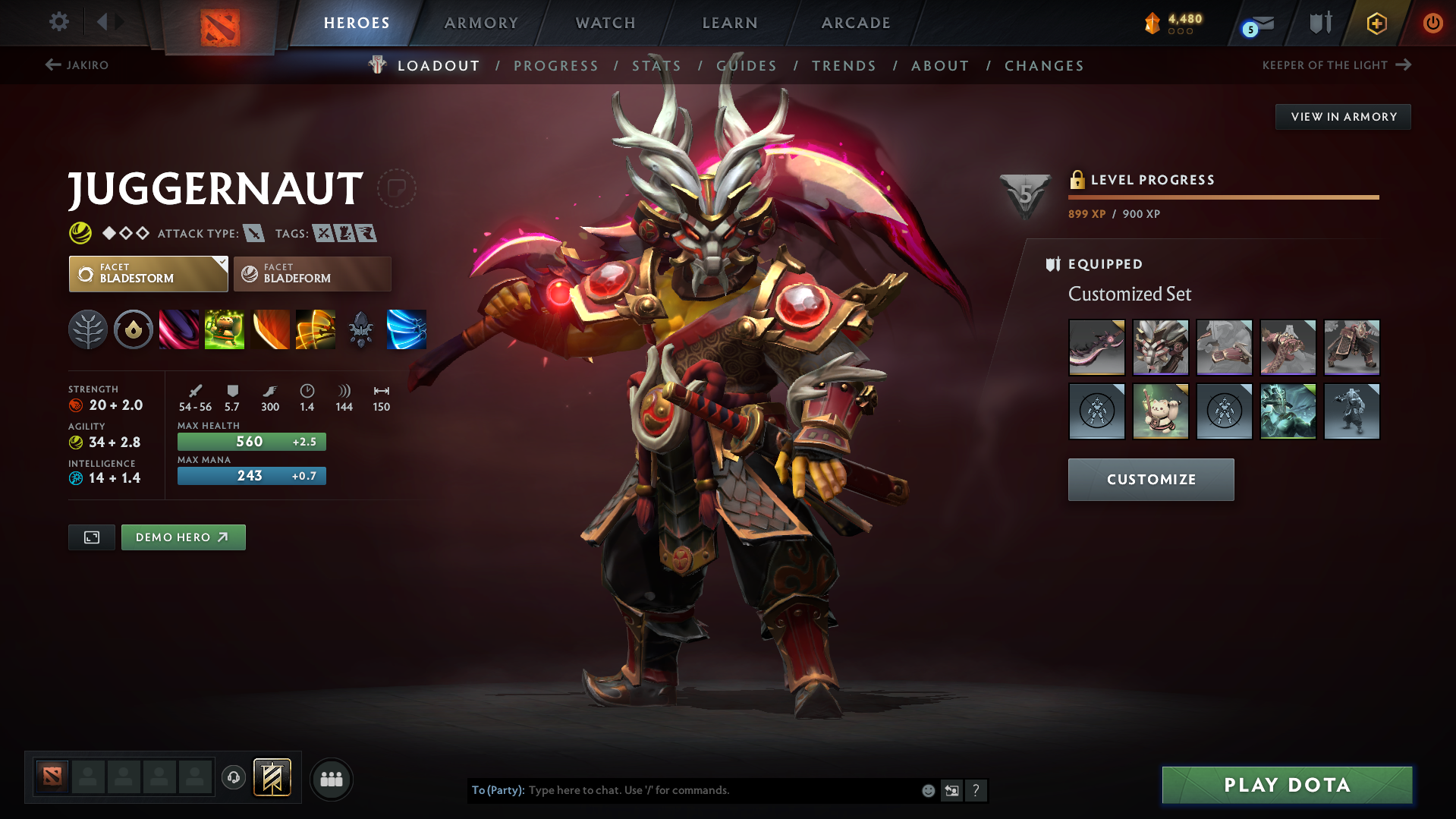This screenshot has height=819, width=1456.
Task: Open the settings gear icon
Action: pos(58,22)
